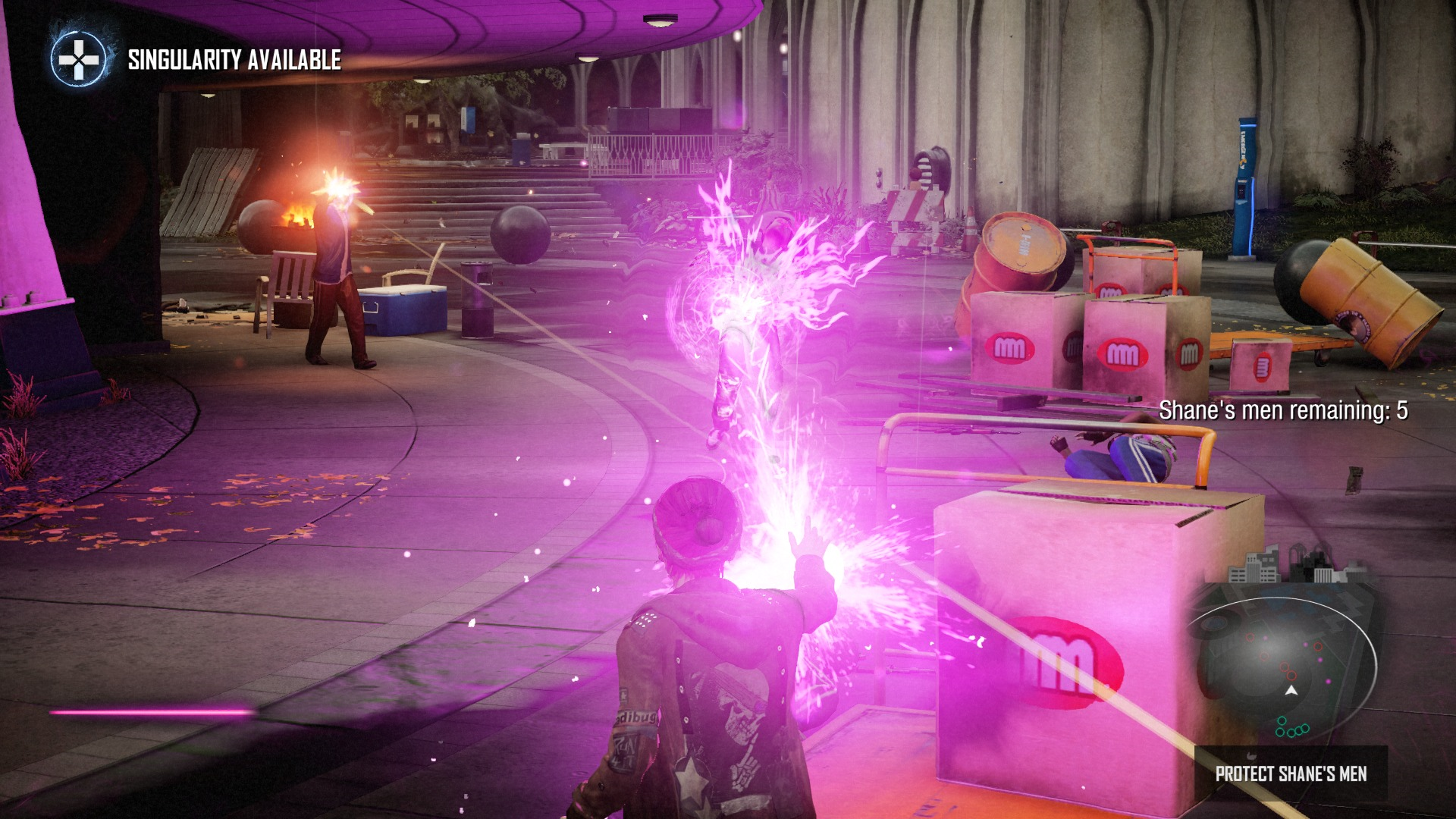Click a green ally circle on the minimap

click(x=1281, y=720)
